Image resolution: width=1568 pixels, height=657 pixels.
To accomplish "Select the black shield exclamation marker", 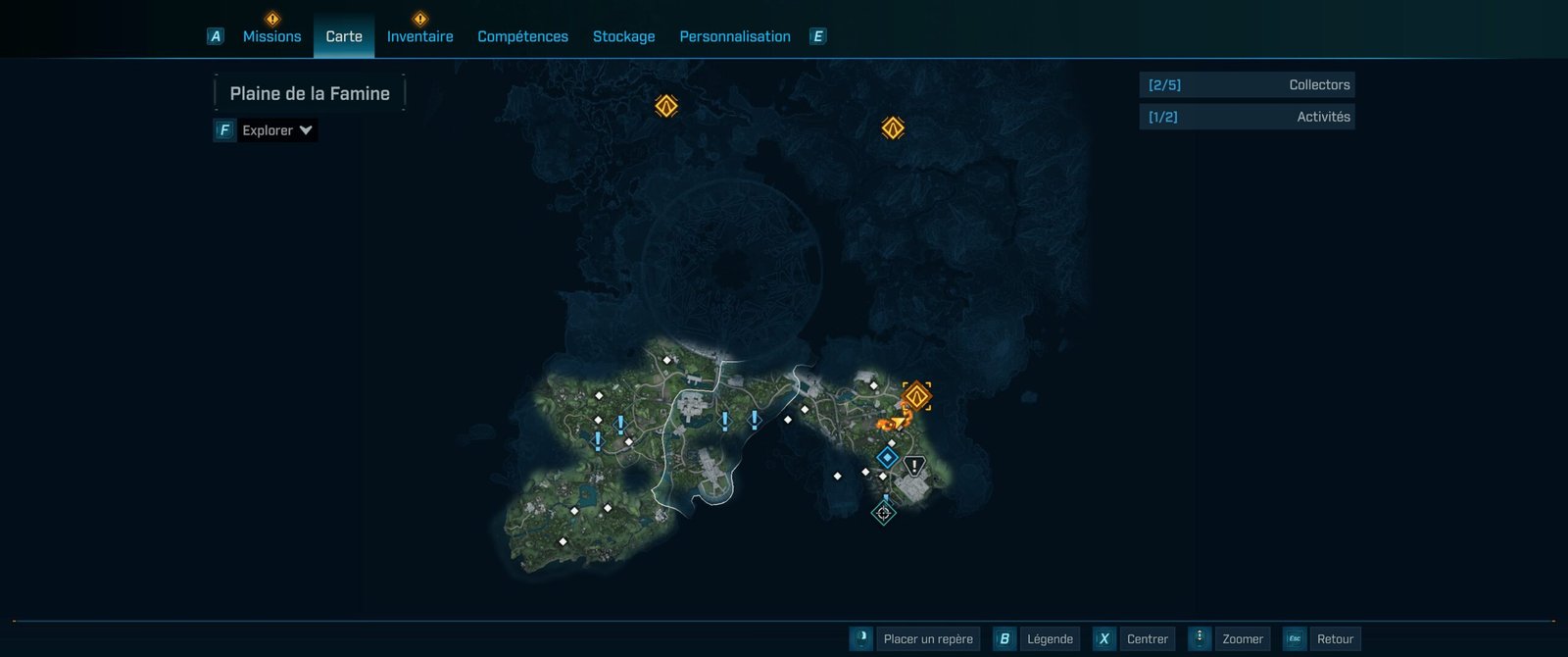I will click(914, 467).
